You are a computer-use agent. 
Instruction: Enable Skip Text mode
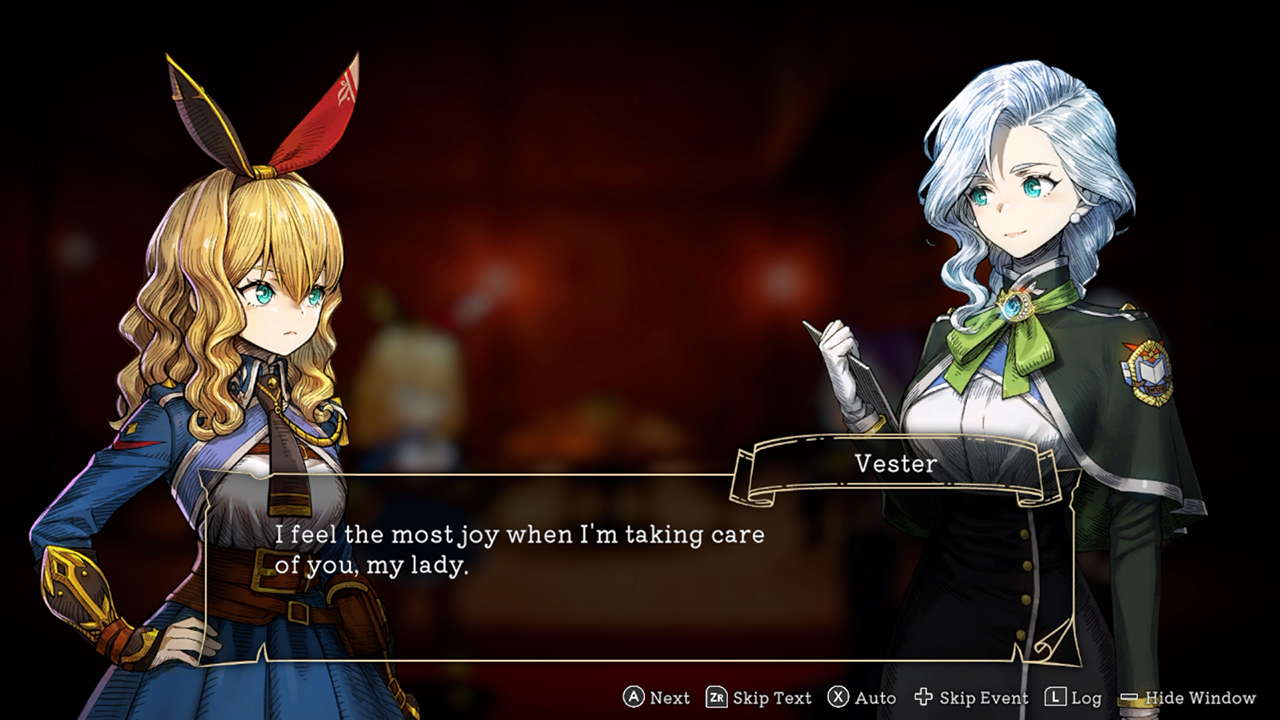tap(775, 698)
